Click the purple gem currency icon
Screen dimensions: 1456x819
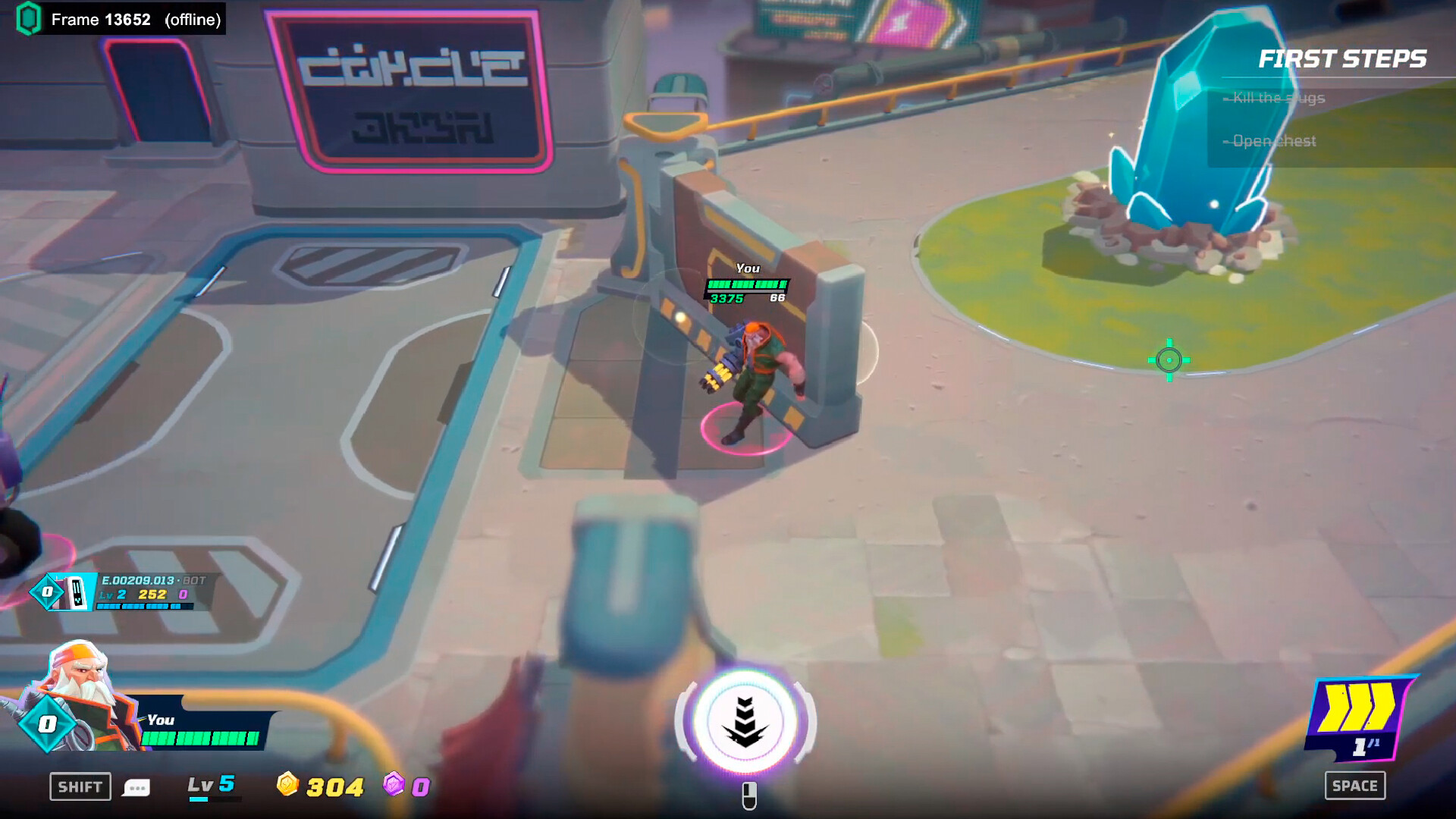coord(394,786)
